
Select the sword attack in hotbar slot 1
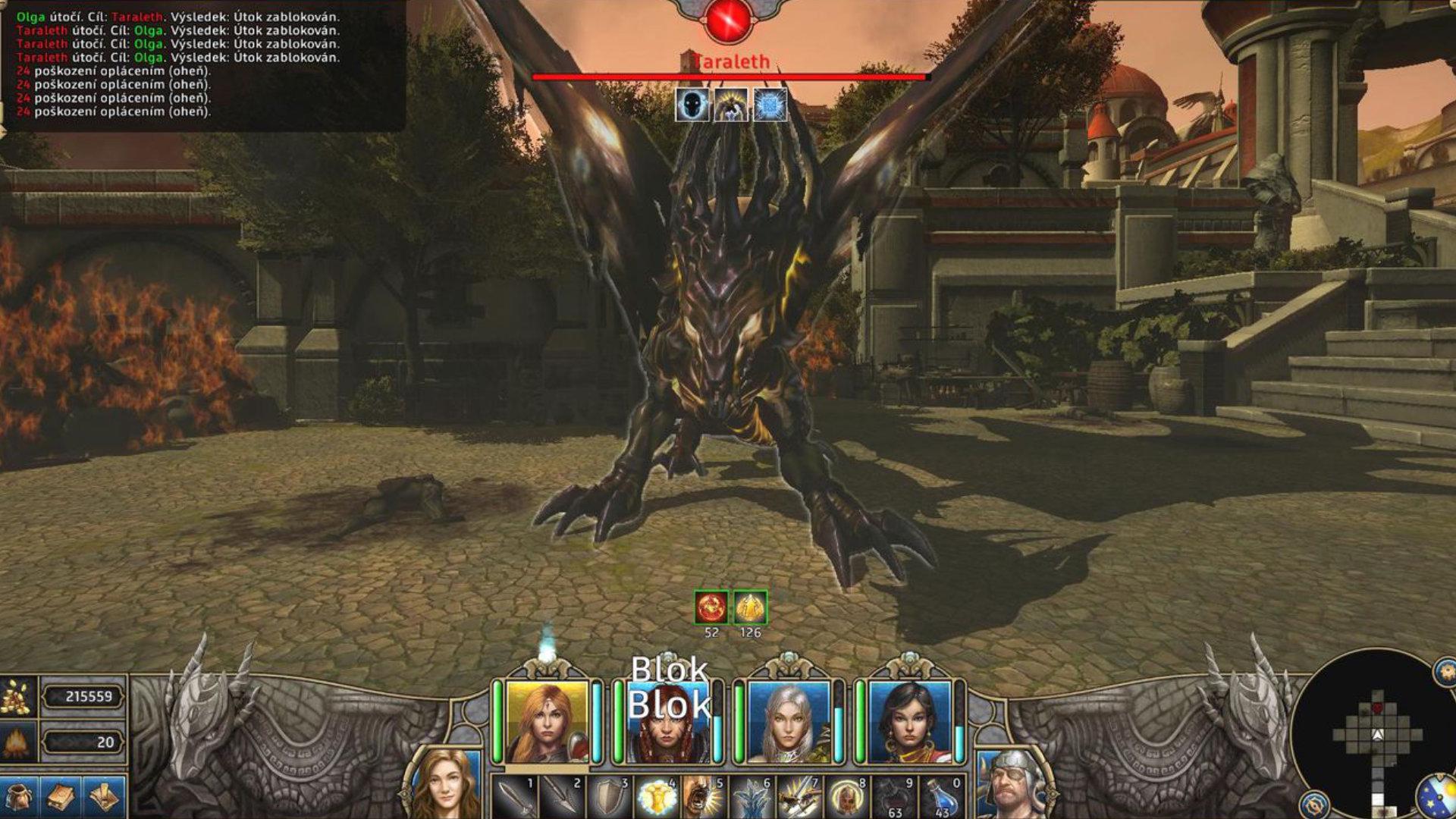coord(514,796)
